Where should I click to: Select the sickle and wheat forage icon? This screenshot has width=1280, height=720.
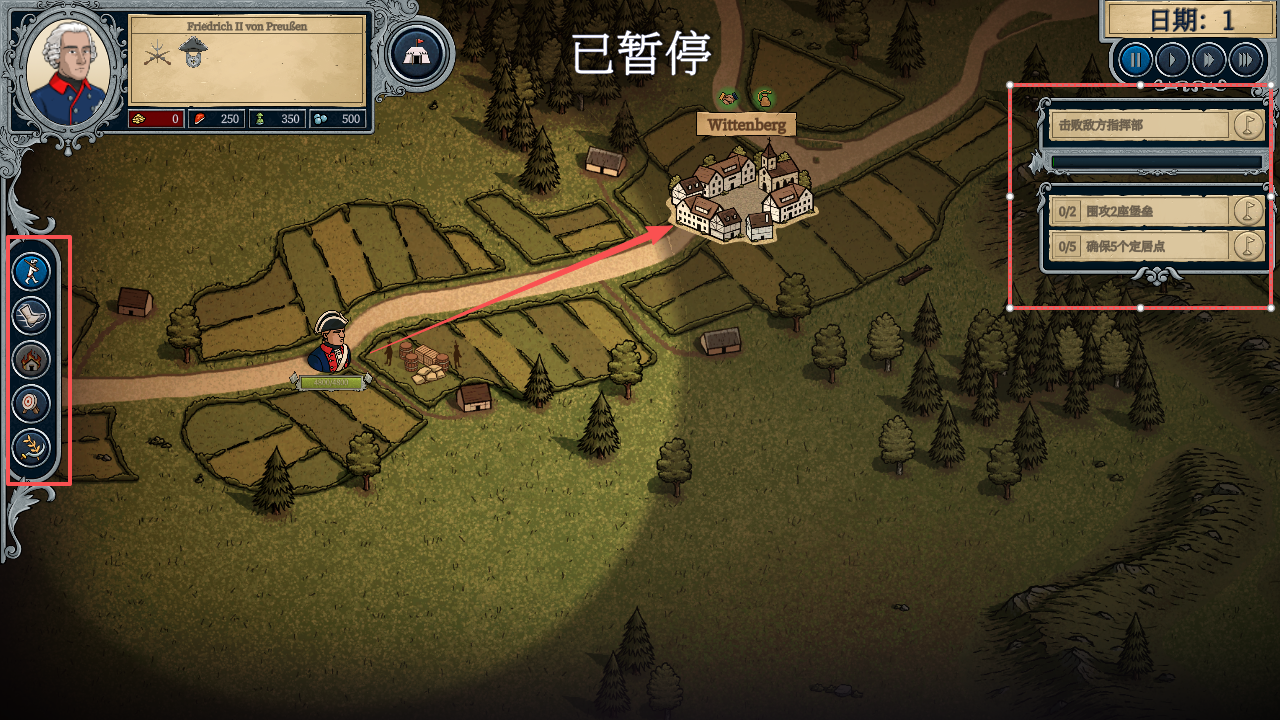click(x=31, y=448)
